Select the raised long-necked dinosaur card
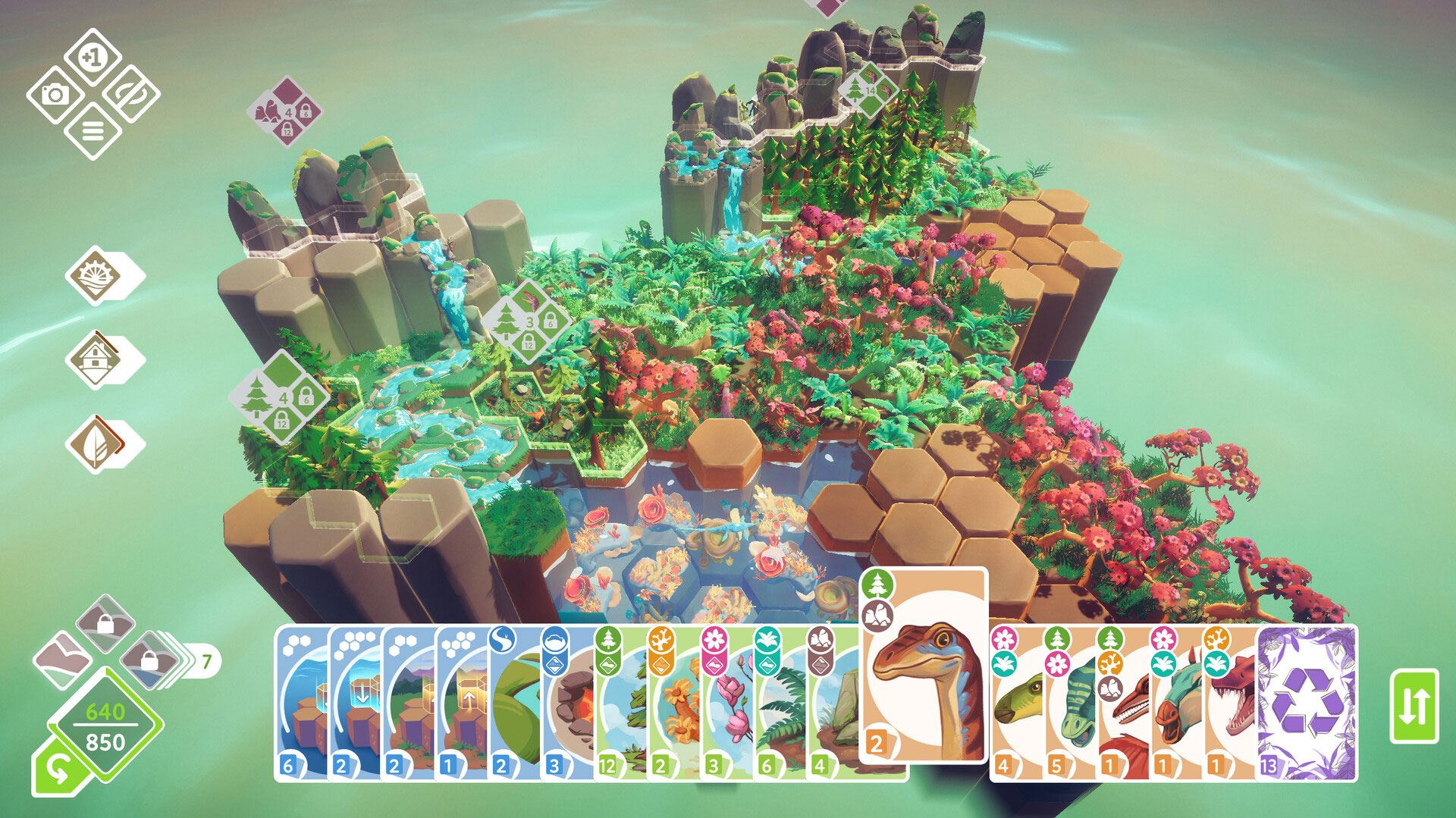Viewport: 1456px width, 818px height. coord(923,667)
